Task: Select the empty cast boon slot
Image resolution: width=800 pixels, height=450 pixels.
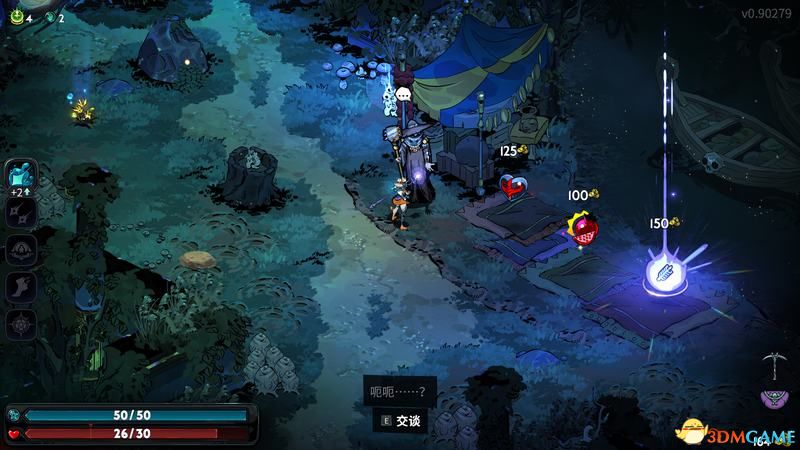Action: click(21, 249)
